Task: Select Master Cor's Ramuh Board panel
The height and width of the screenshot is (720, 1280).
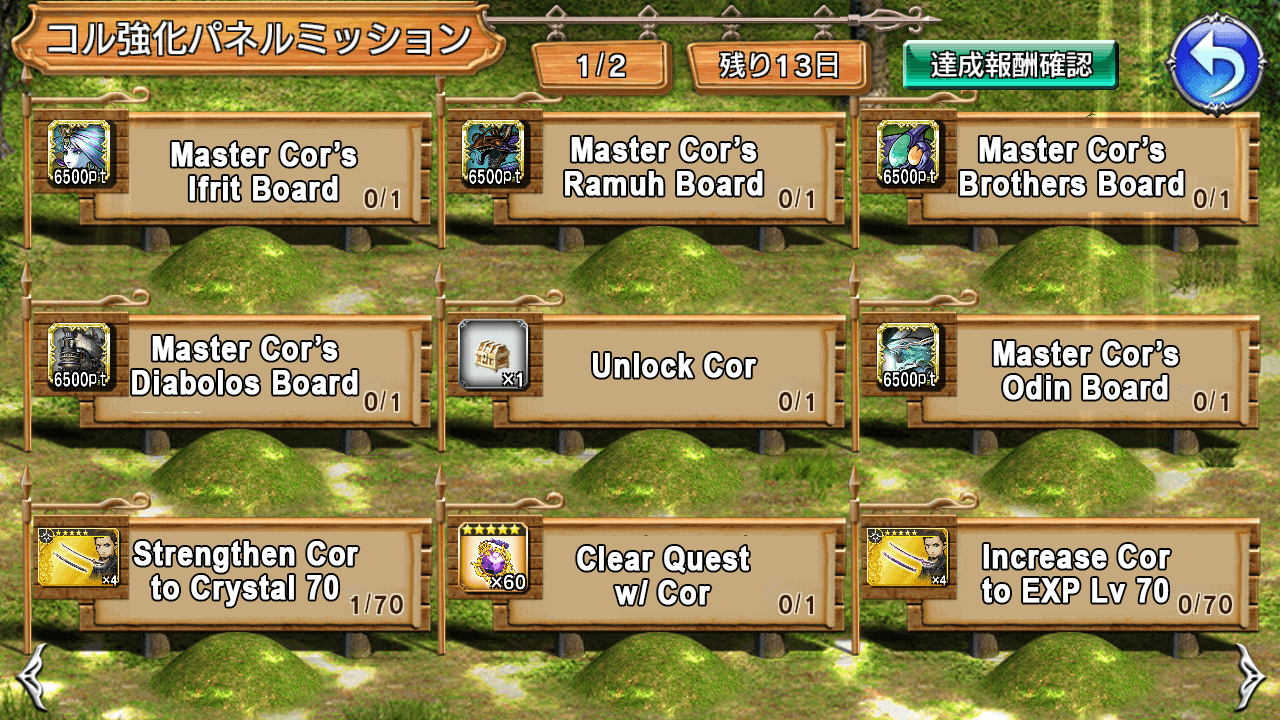Action: [x=664, y=168]
